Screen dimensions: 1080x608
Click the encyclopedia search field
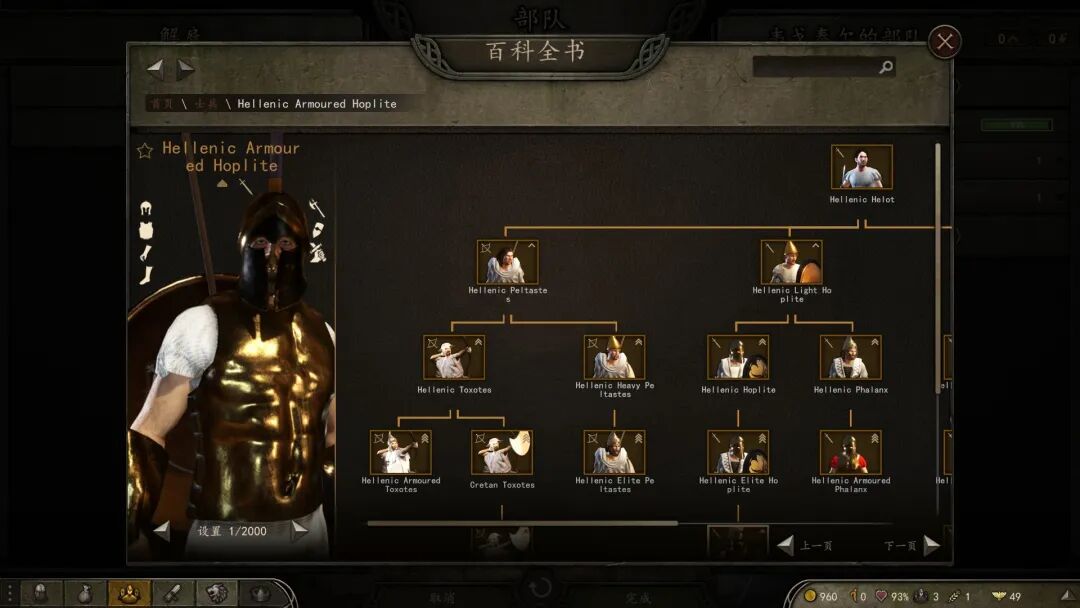point(815,67)
